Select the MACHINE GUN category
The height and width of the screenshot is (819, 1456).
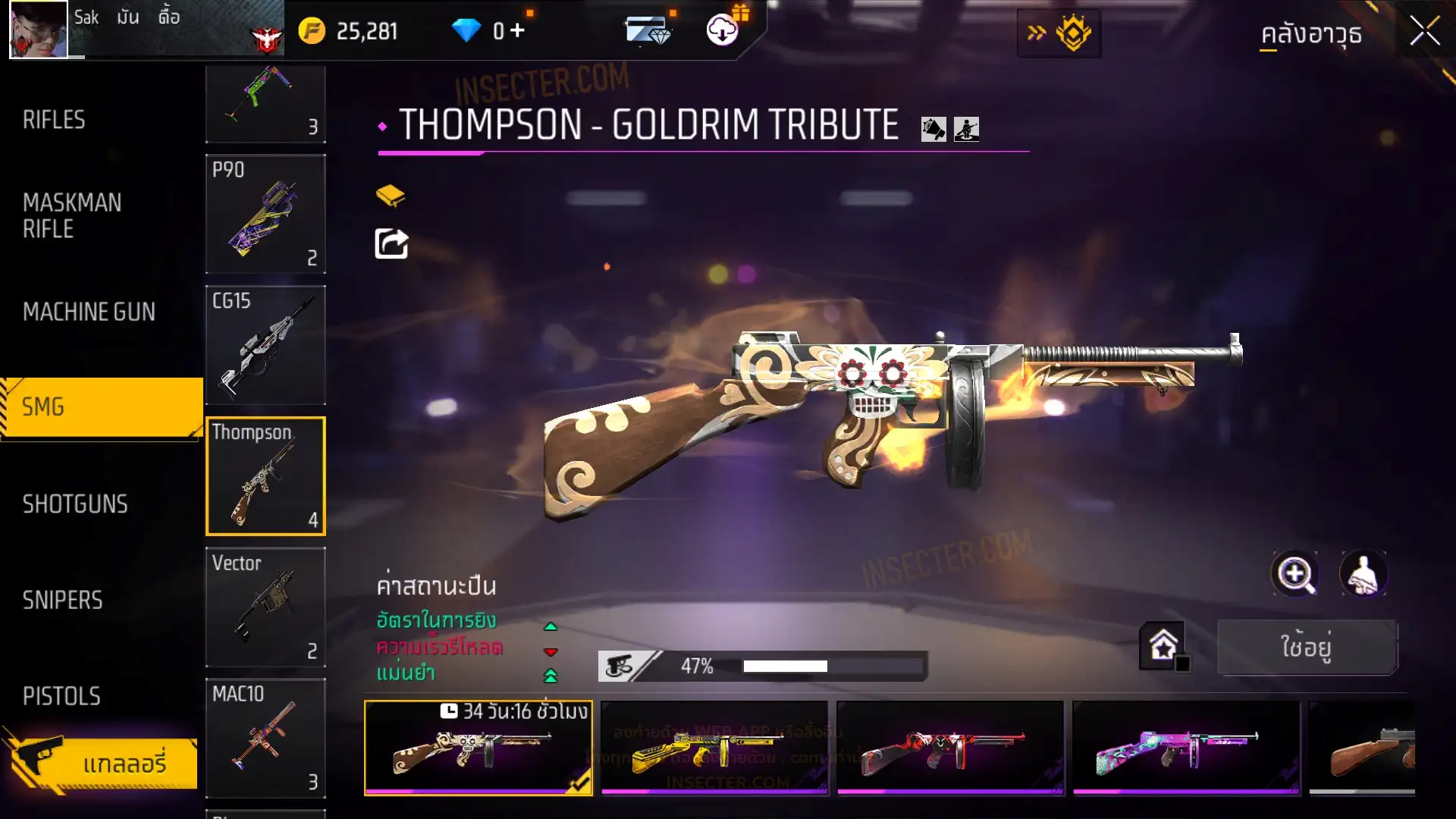coord(89,312)
